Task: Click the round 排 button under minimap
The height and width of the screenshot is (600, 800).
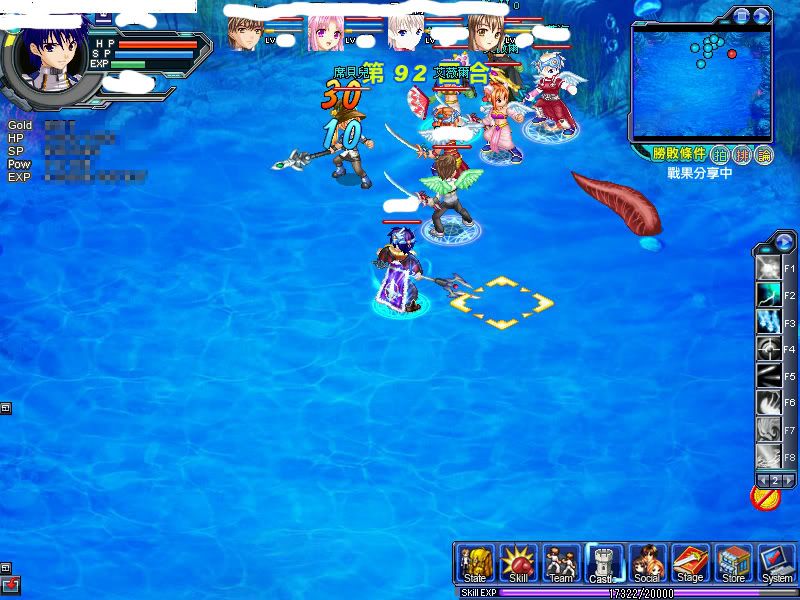Action: [742, 154]
